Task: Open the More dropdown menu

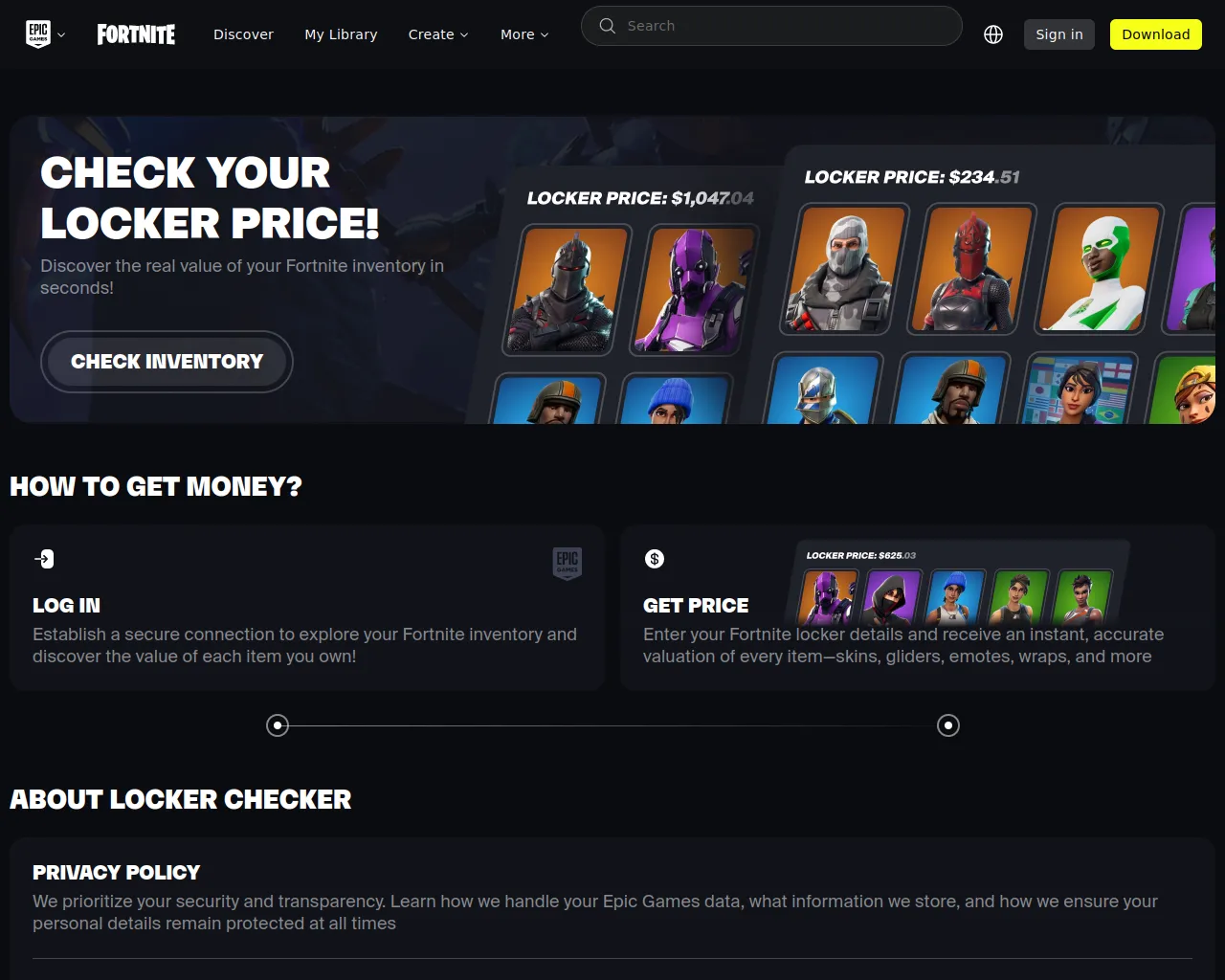Action: 524,34
